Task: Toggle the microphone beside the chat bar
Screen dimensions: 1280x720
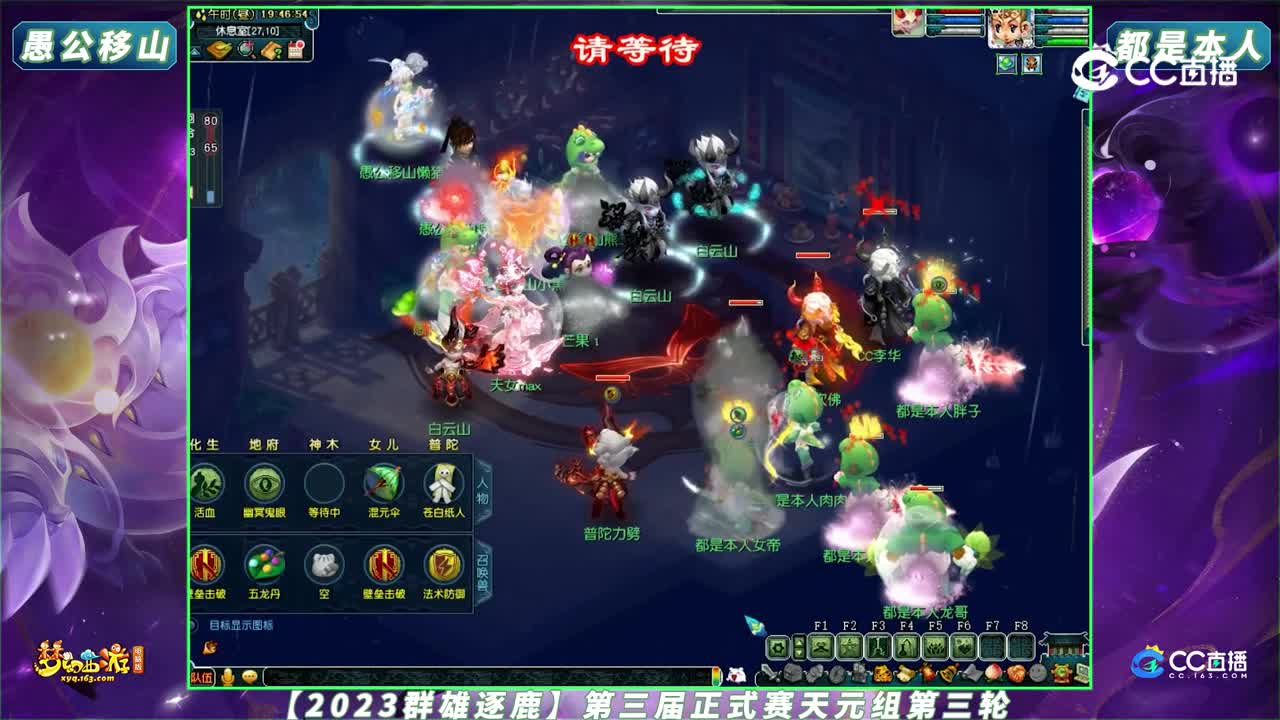Action: pyautogui.click(x=225, y=678)
